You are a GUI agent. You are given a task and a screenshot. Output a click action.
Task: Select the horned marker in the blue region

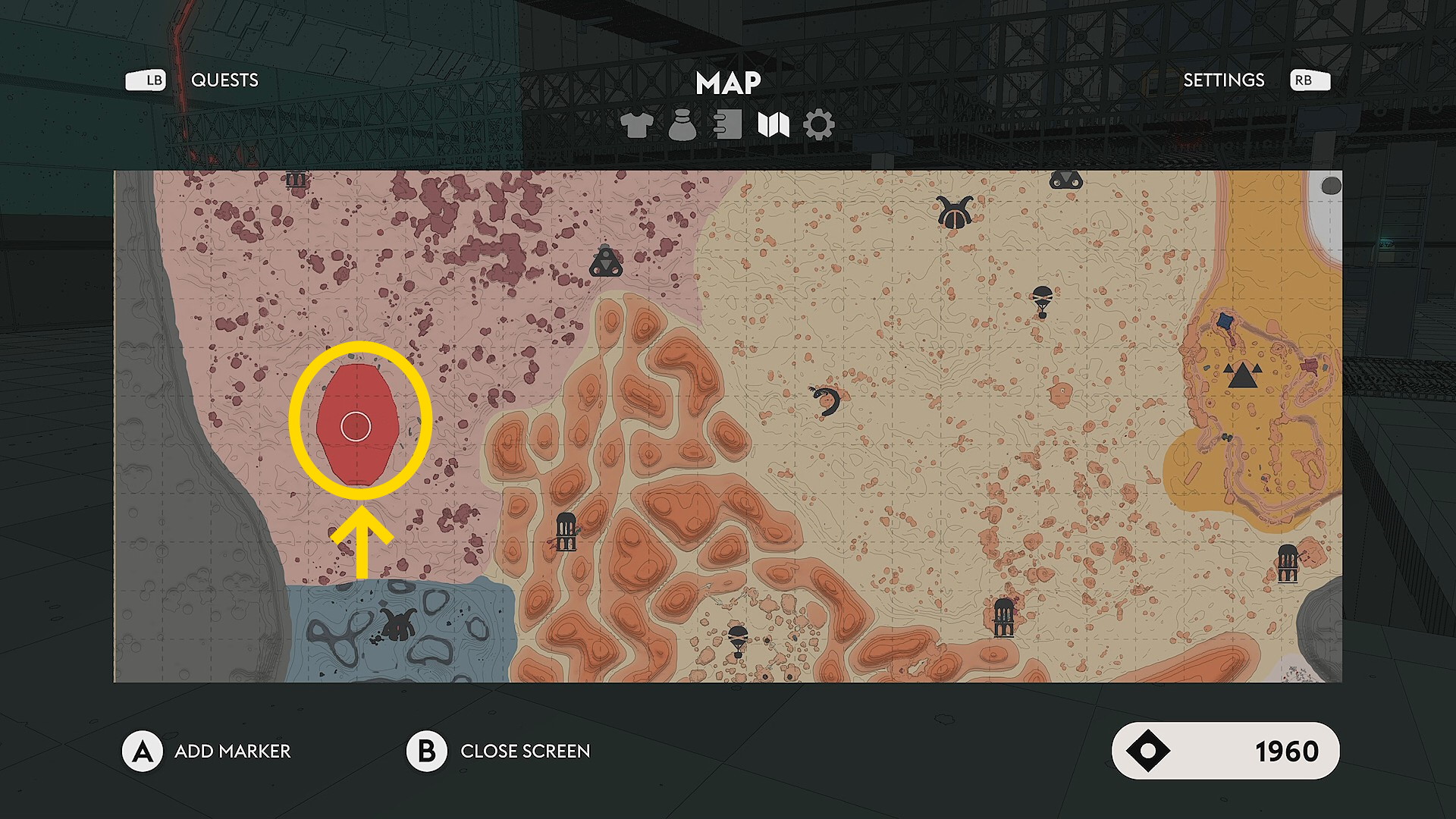pyautogui.click(x=397, y=623)
